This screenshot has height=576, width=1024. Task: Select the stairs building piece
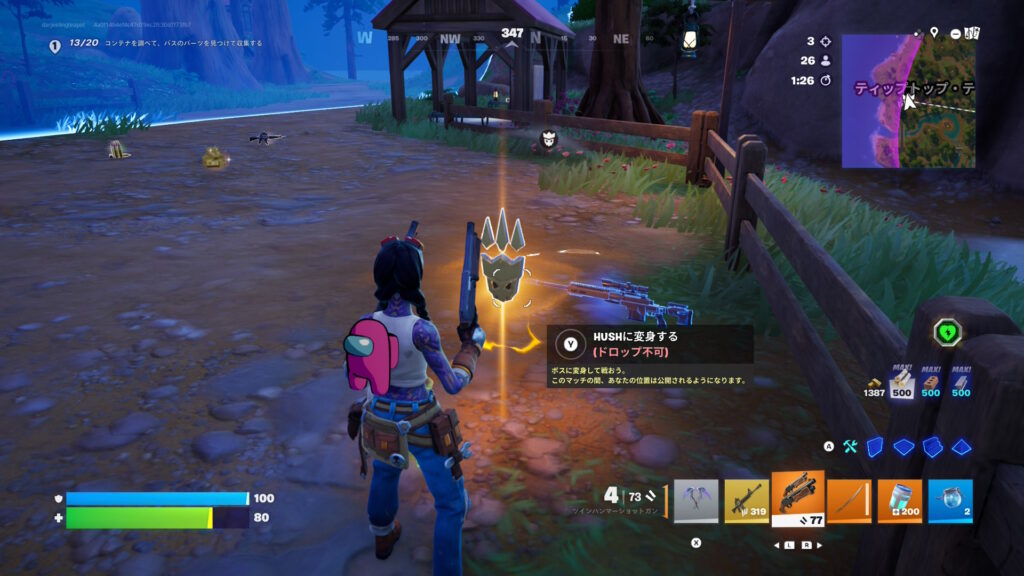coord(933,446)
